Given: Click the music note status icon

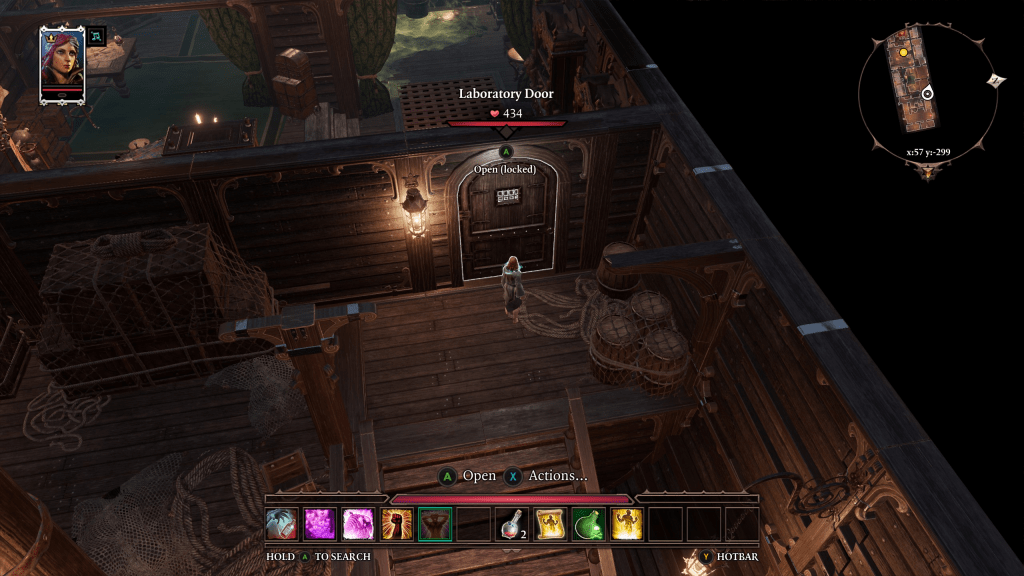Looking at the screenshot, I should click(x=97, y=36).
